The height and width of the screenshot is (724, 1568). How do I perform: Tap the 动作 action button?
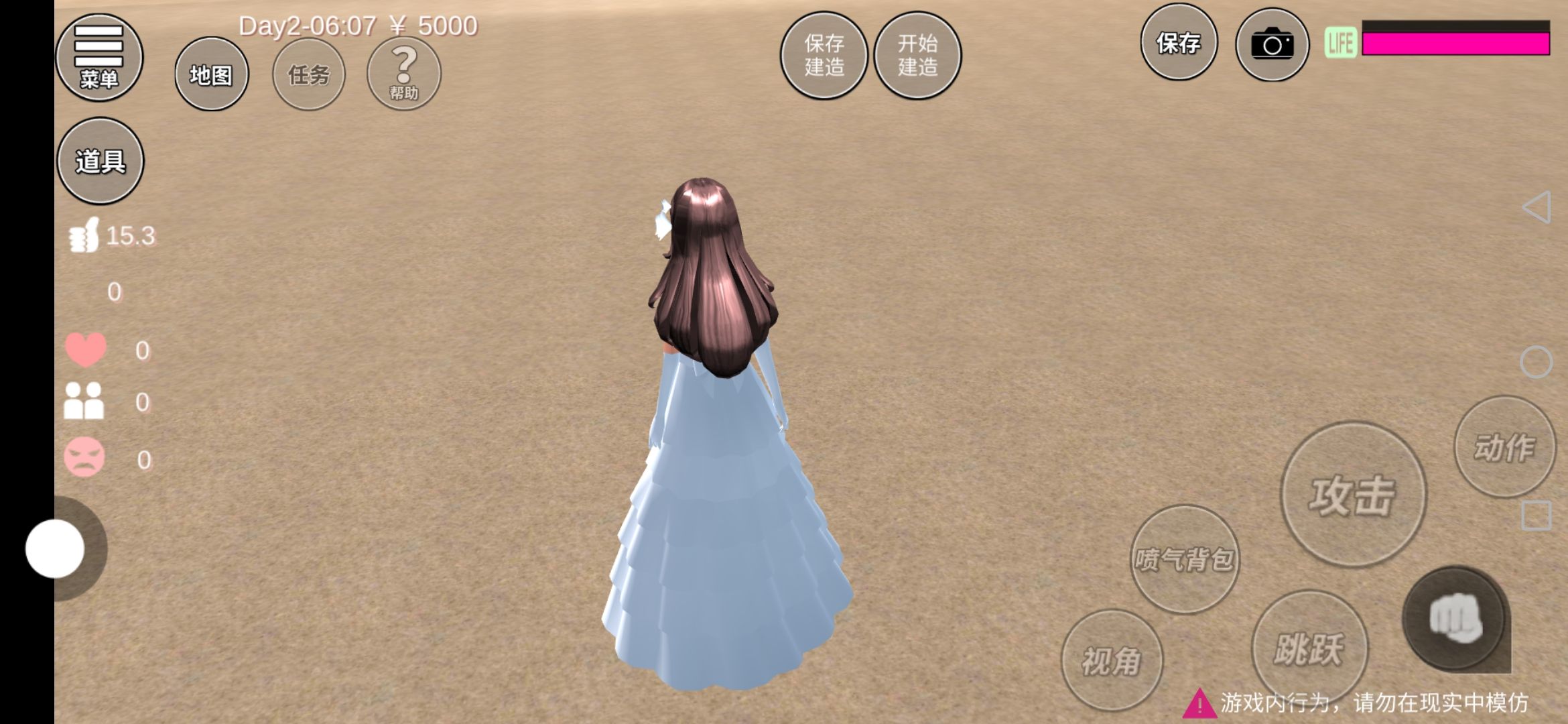(x=1504, y=446)
